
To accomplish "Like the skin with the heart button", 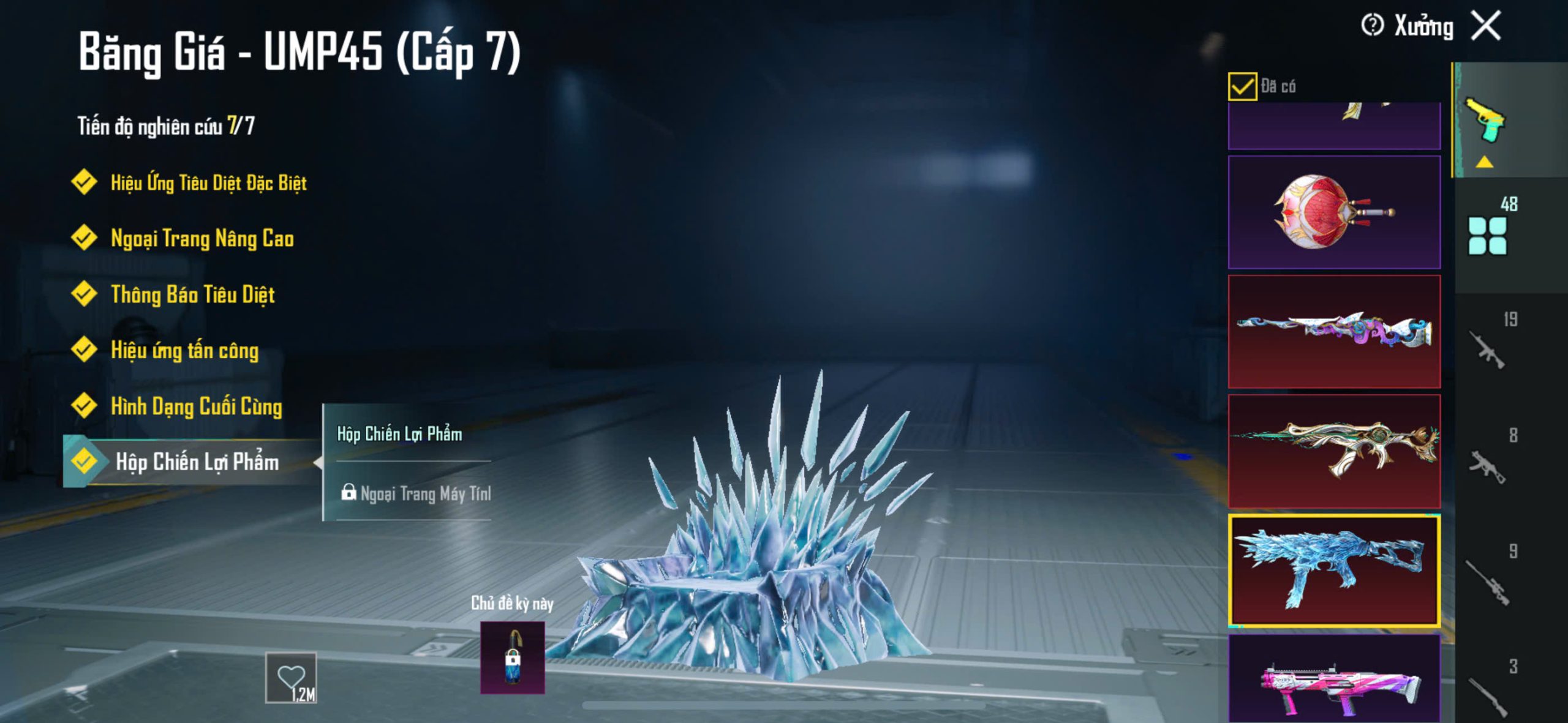I will 291,677.
